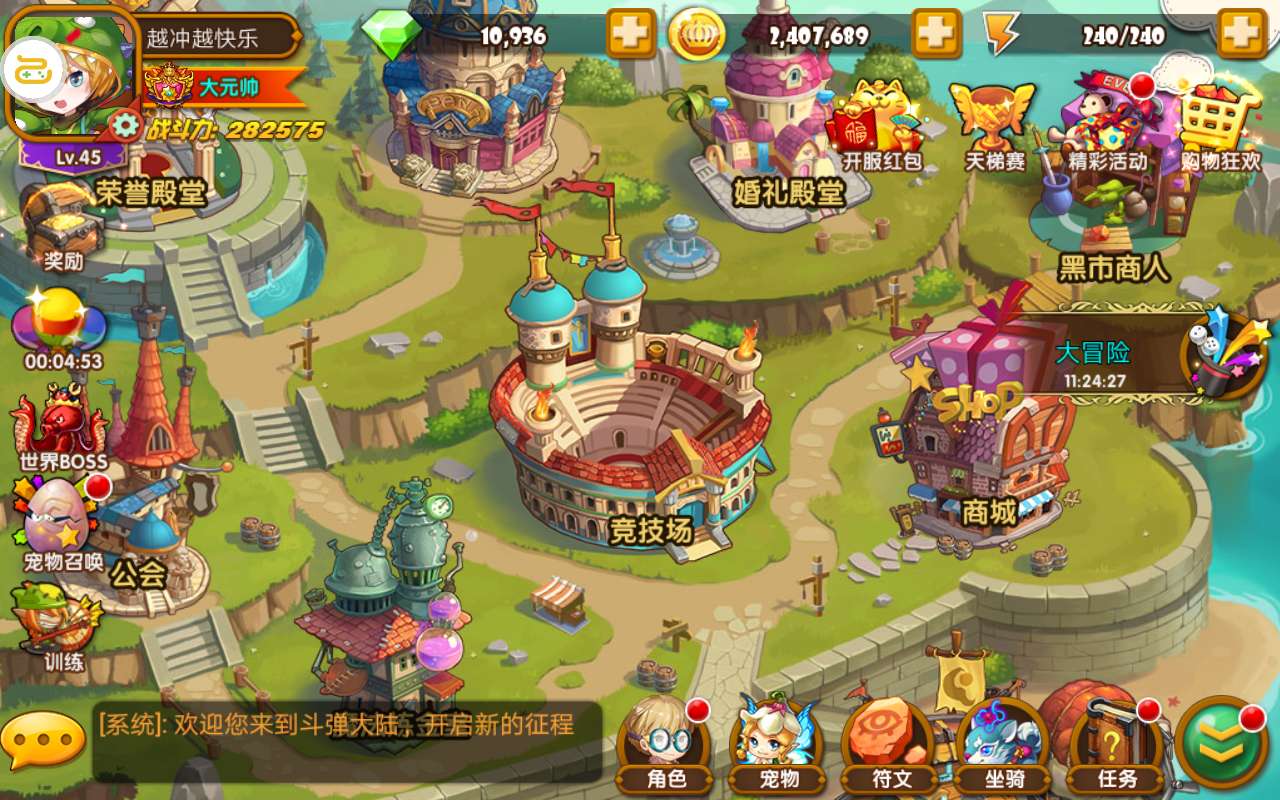This screenshot has width=1280, height=800.
Task: Start 训练 training
Action: coord(62,625)
